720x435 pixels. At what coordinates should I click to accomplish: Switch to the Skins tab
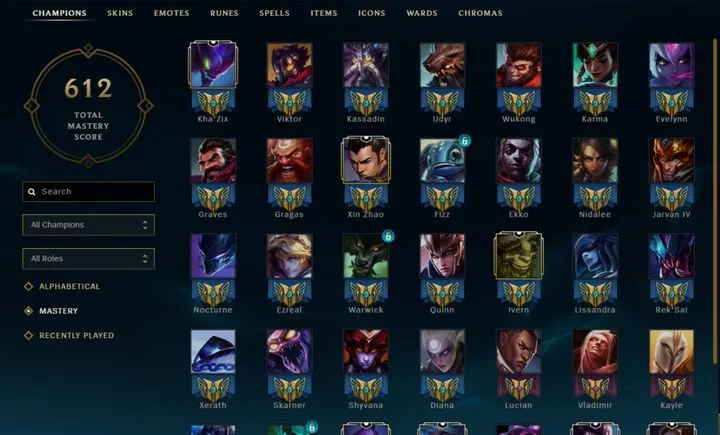(119, 14)
